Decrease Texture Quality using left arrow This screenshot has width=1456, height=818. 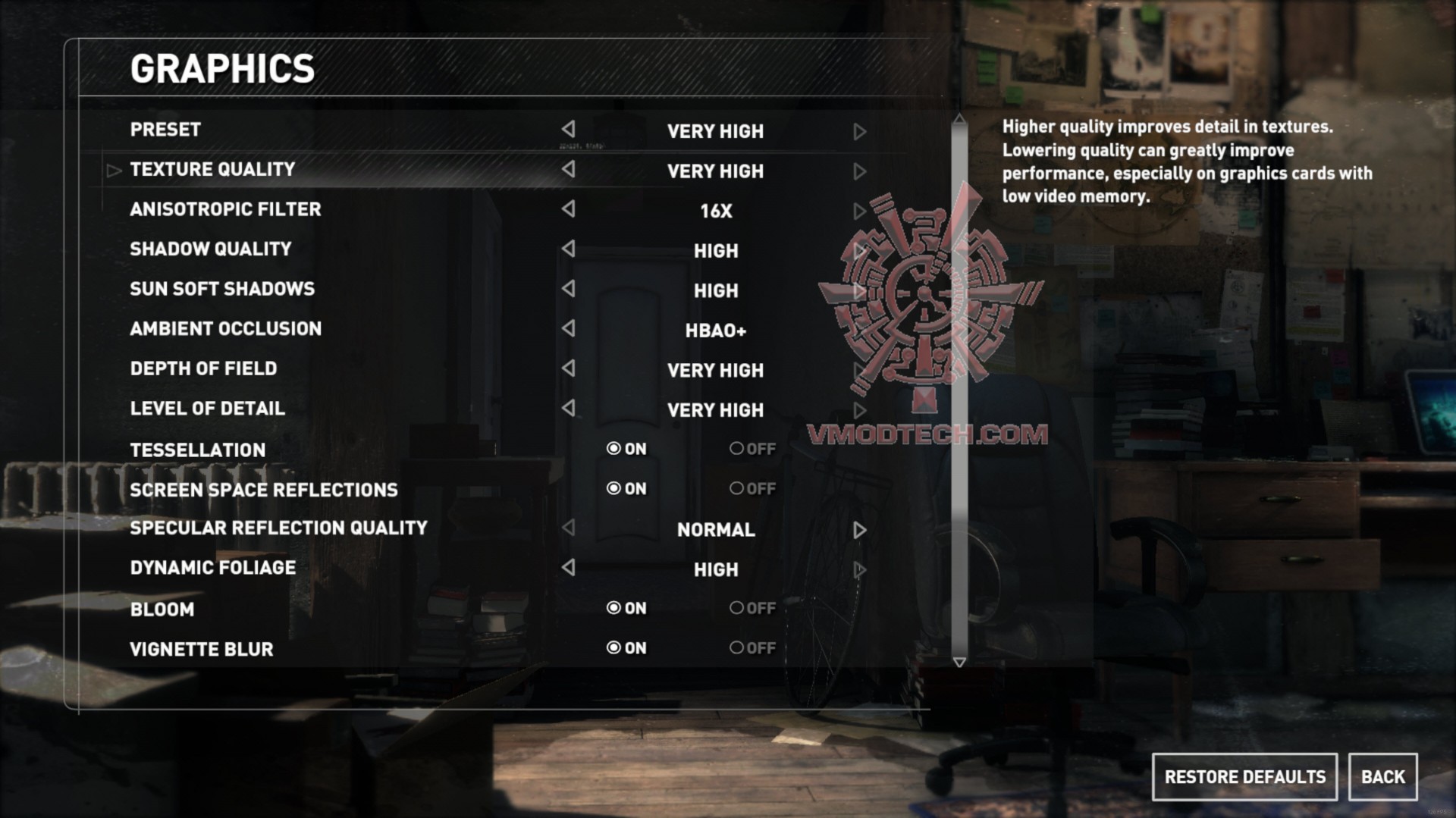(x=568, y=170)
